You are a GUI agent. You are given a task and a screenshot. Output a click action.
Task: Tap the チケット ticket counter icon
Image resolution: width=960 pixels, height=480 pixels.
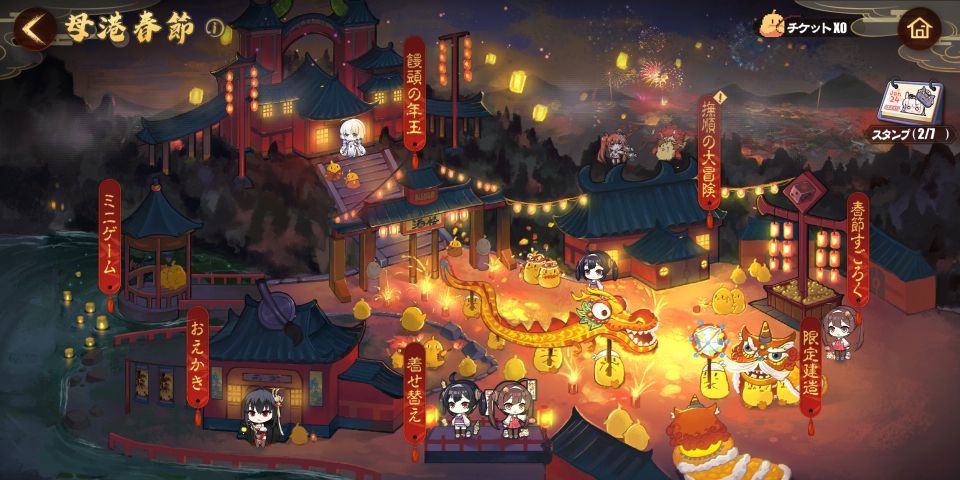tap(773, 27)
